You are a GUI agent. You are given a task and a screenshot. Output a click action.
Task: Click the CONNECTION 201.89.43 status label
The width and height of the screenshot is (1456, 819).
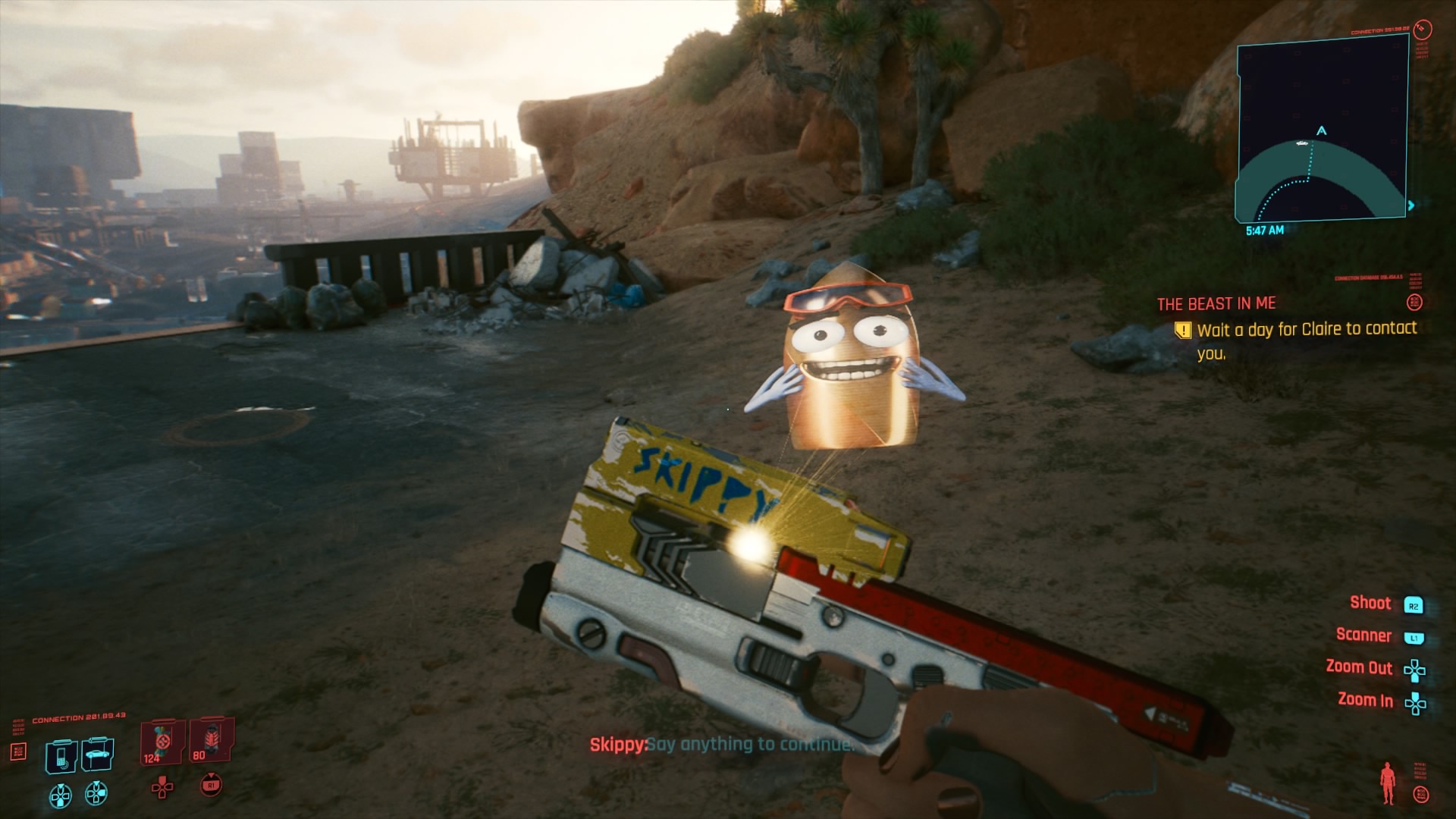[78, 717]
